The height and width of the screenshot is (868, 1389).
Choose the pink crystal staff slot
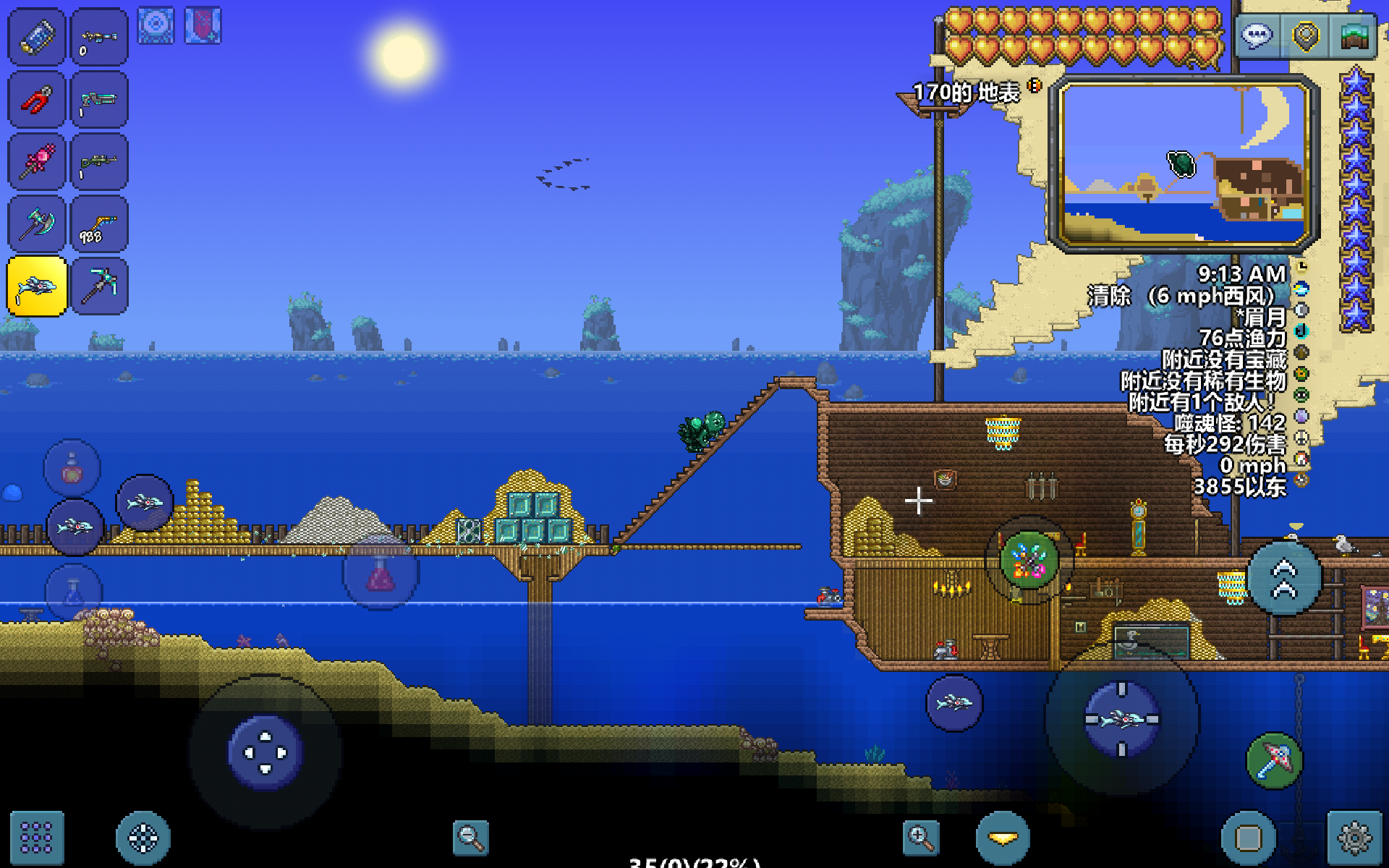point(36,162)
